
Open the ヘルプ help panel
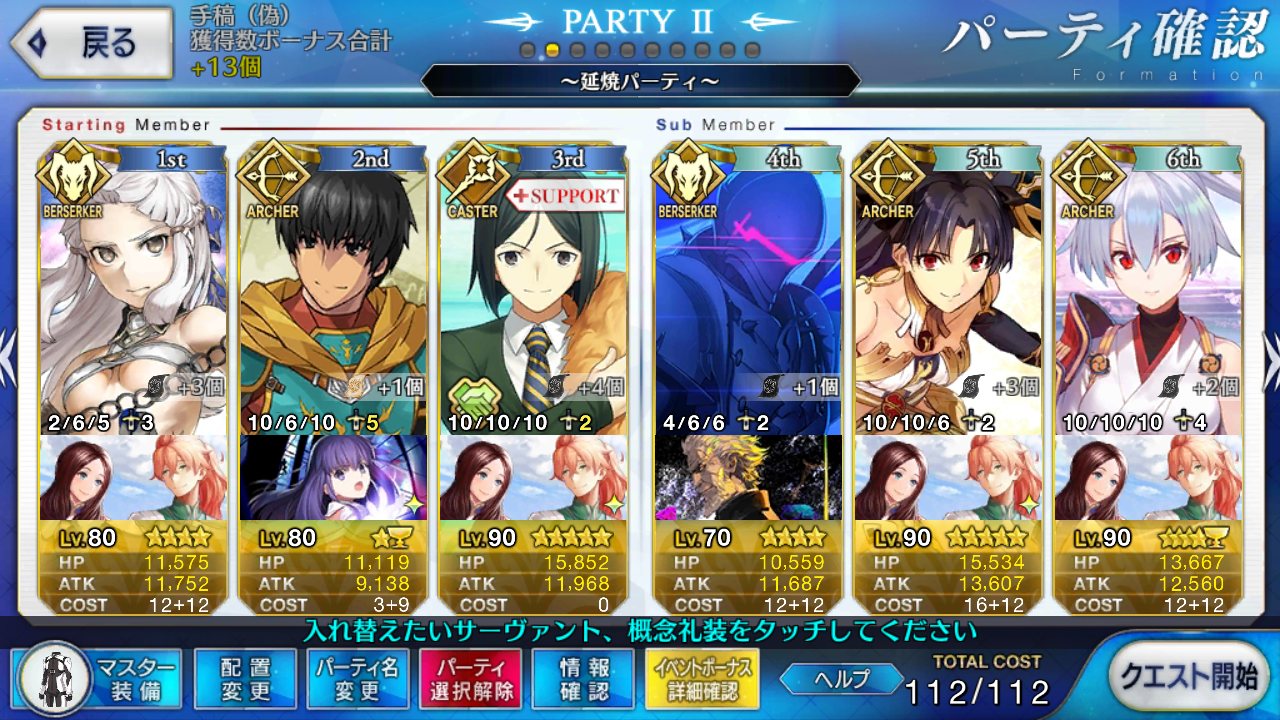pos(840,678)
